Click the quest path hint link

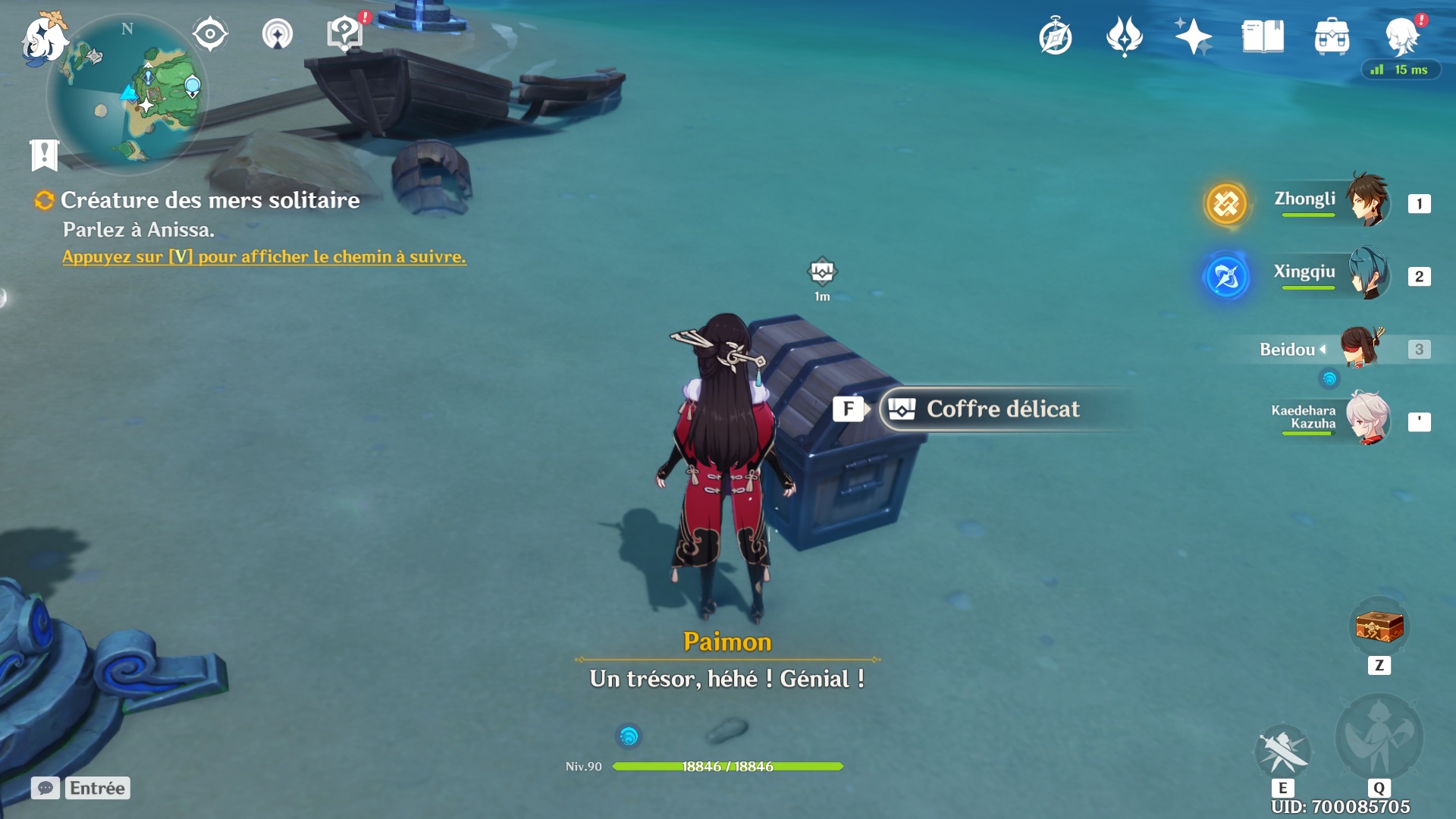[264, 257]
